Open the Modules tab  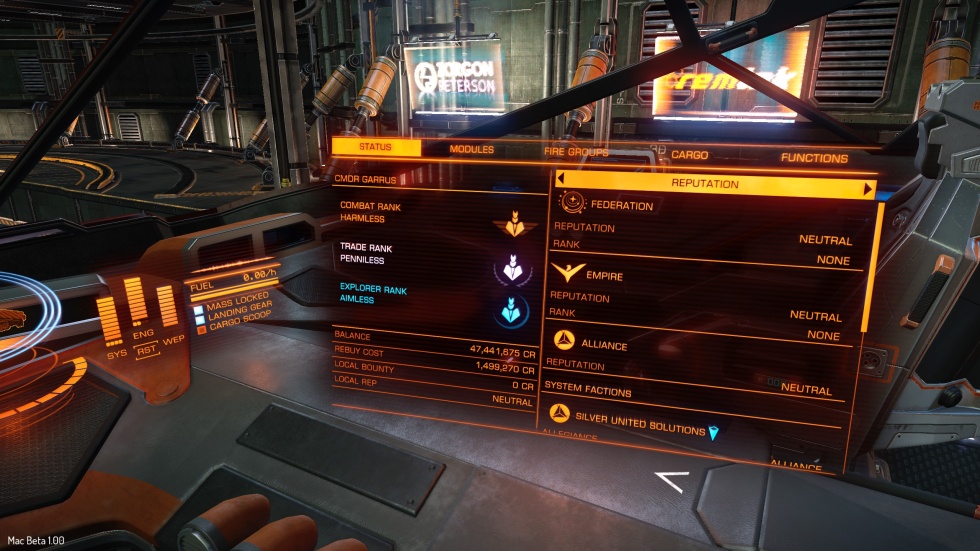tap(472, 150)
